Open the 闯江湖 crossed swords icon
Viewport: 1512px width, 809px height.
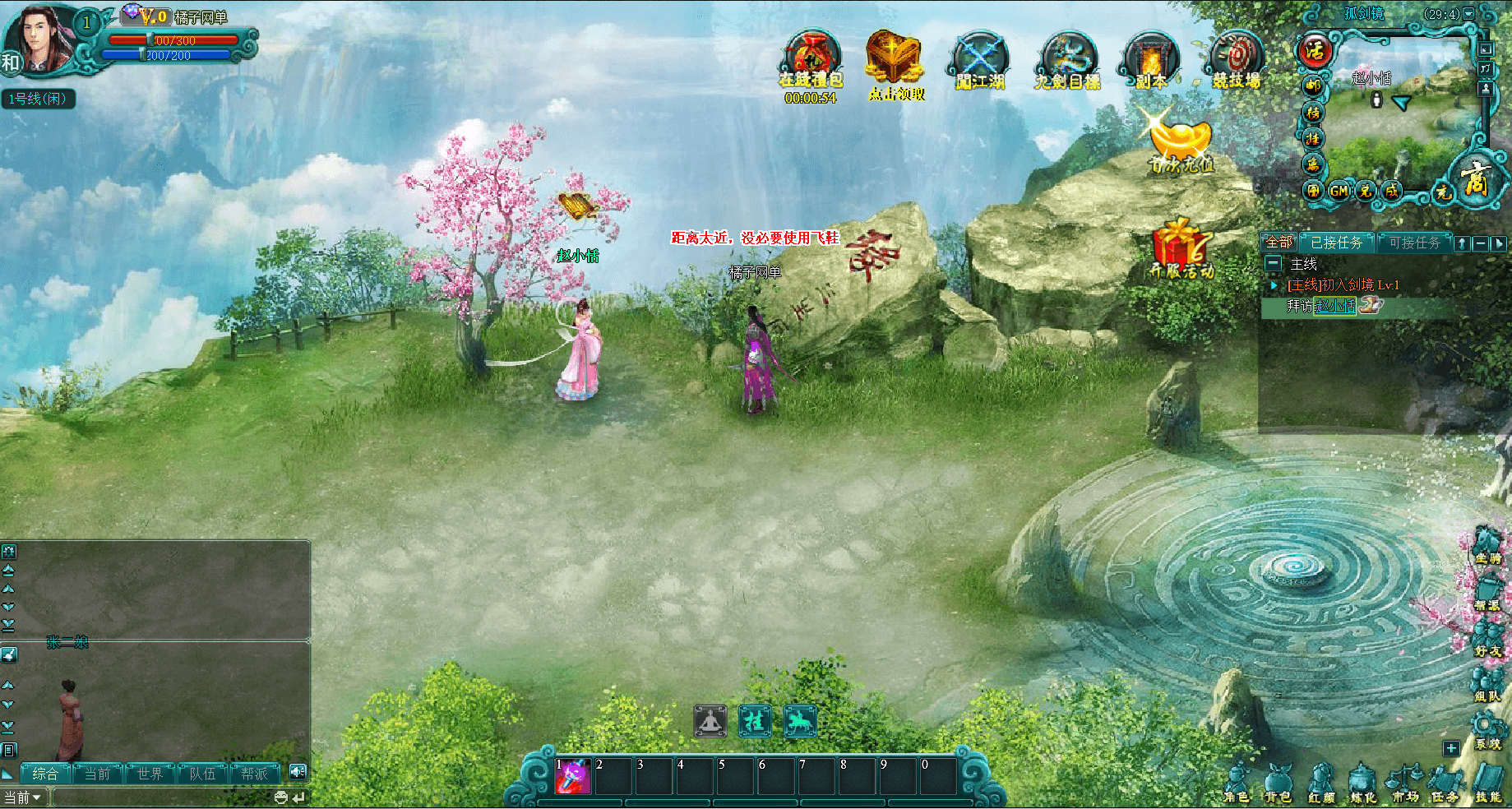click(980, 61)
